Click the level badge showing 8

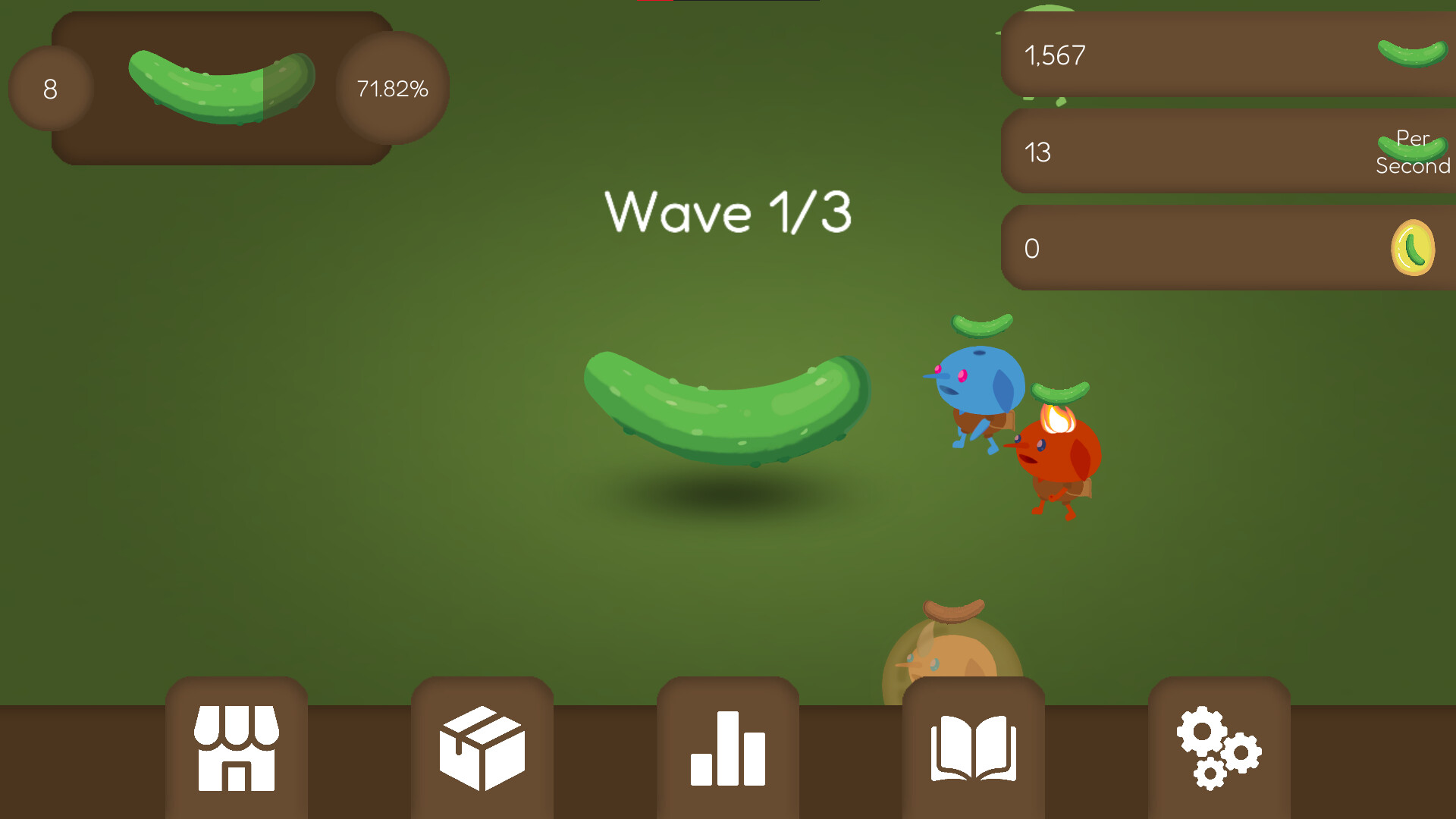coord(50,88)
